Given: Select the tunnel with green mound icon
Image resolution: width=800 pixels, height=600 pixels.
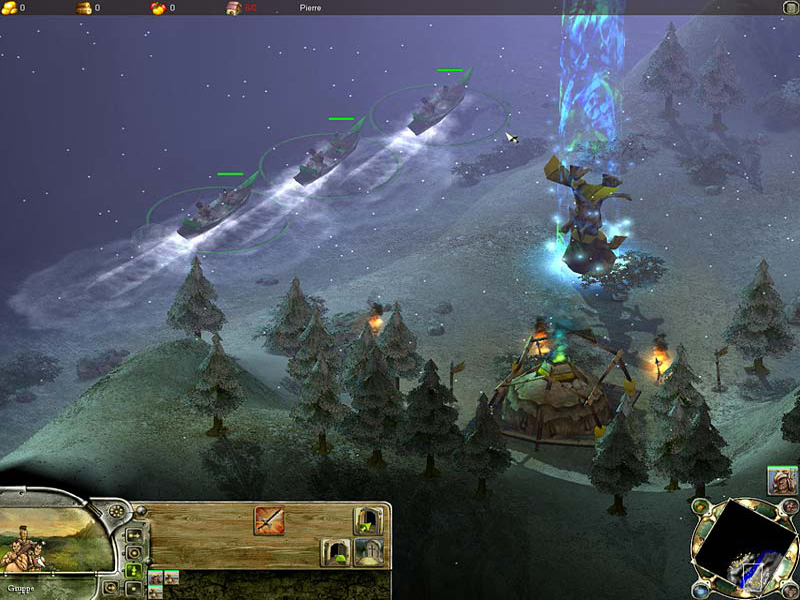Looking at the screenshot, I should click(x=335, y=551).
